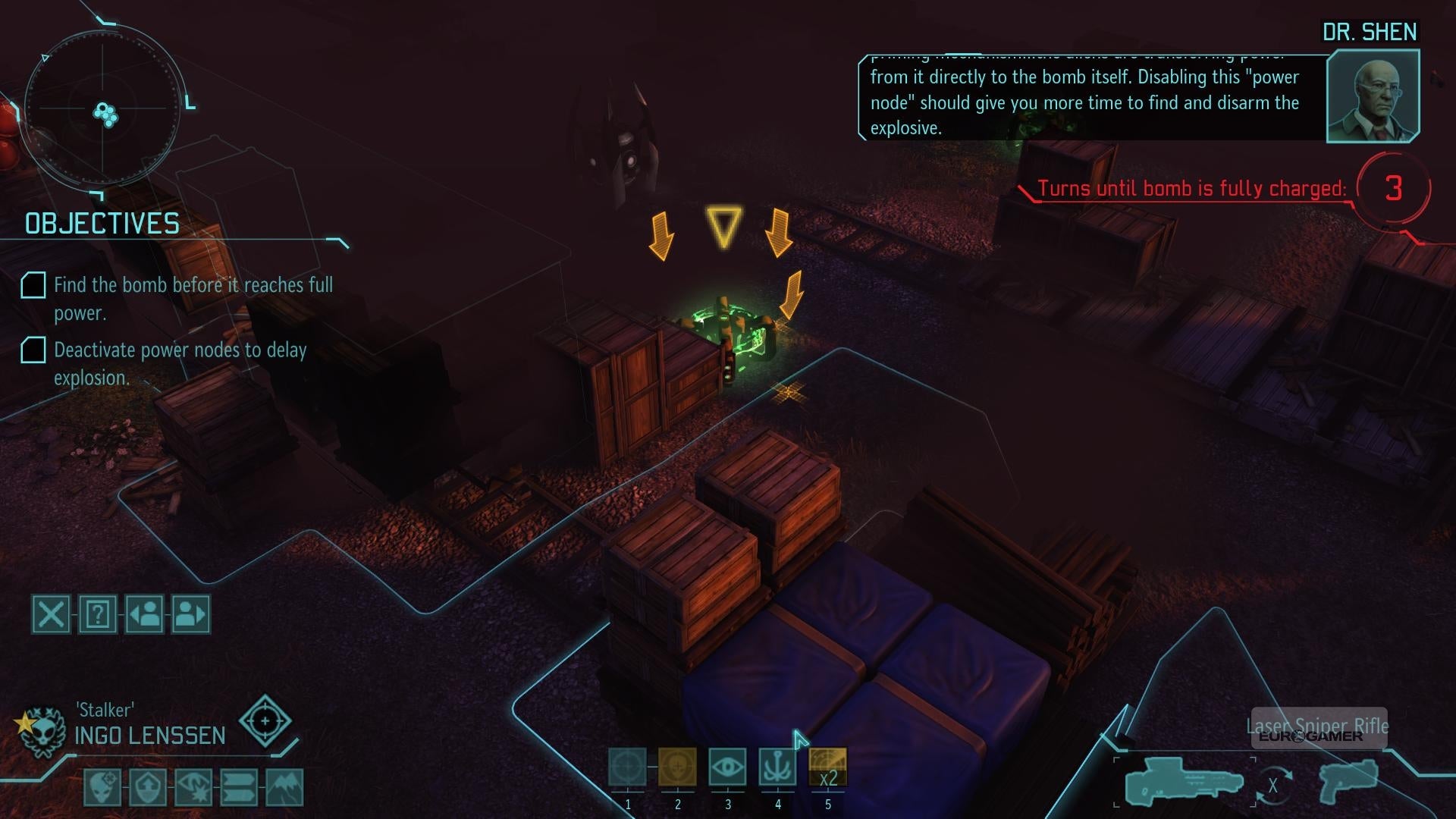Click the alien skull rank badge
The width and height of the screenshot is (1456, 819).
click(42, 731)
